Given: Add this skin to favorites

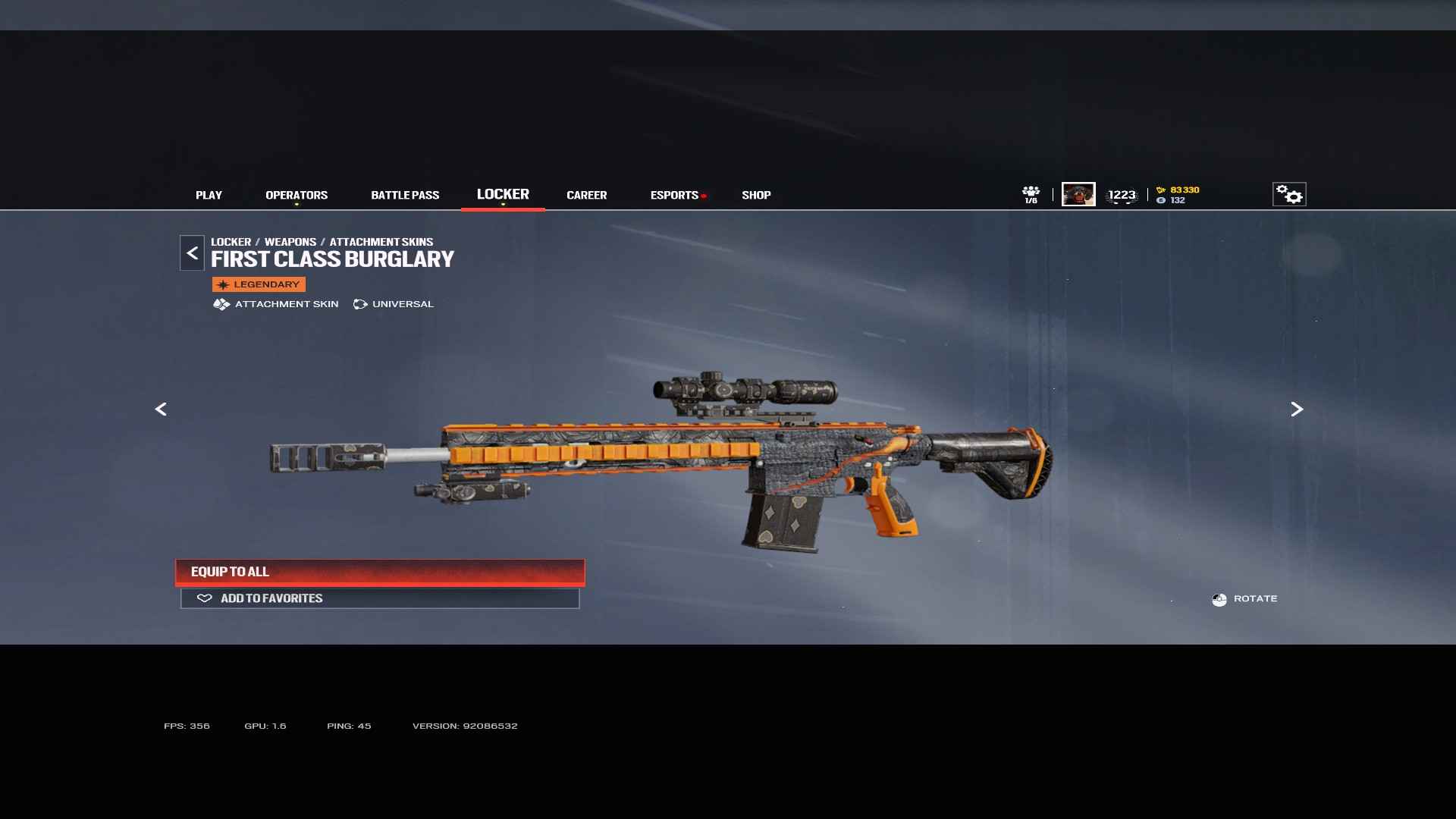Looking at the screenshot, I should pyautogui.click(x=380, y=598).
